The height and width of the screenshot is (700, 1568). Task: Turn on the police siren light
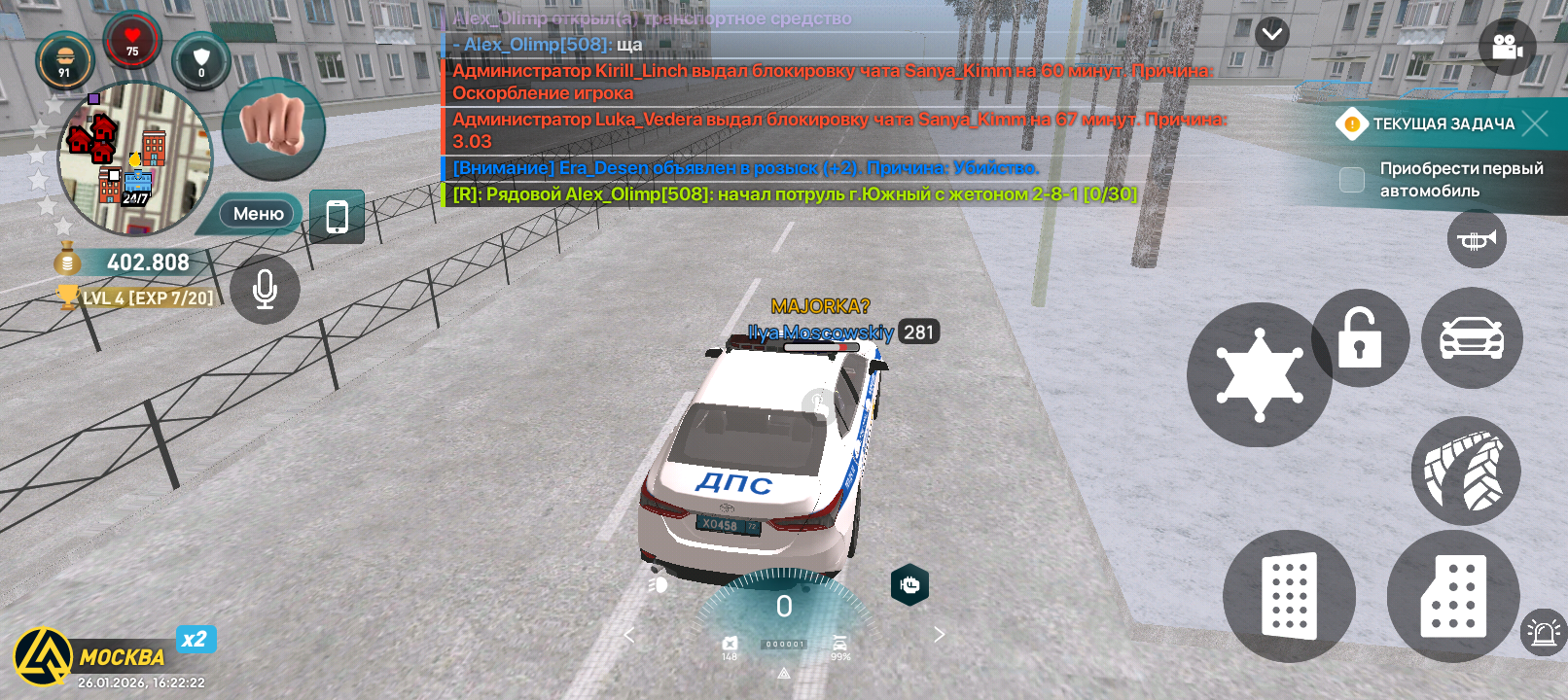click(1543, 633)
